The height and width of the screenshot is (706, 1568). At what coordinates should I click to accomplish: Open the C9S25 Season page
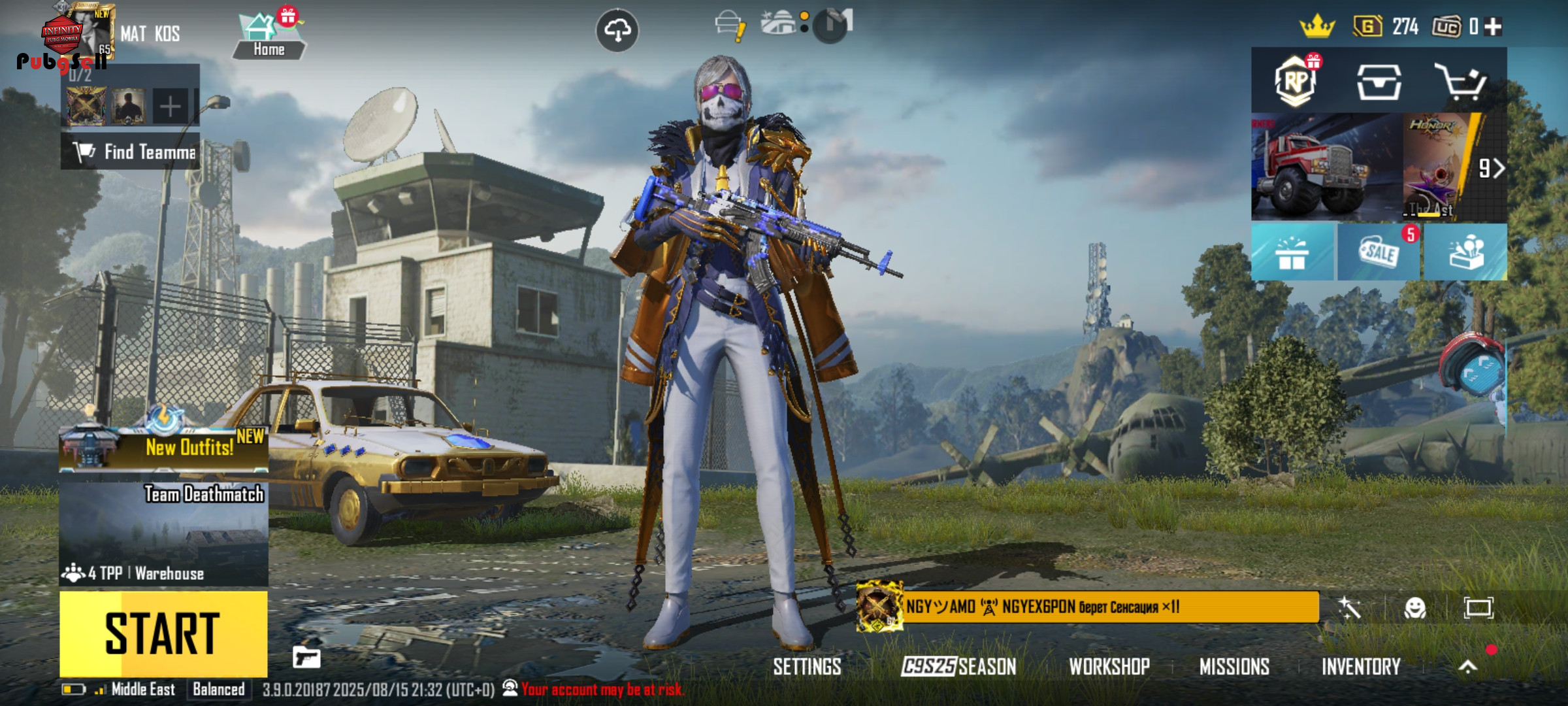pyautogui.click(x=958, y=667)
